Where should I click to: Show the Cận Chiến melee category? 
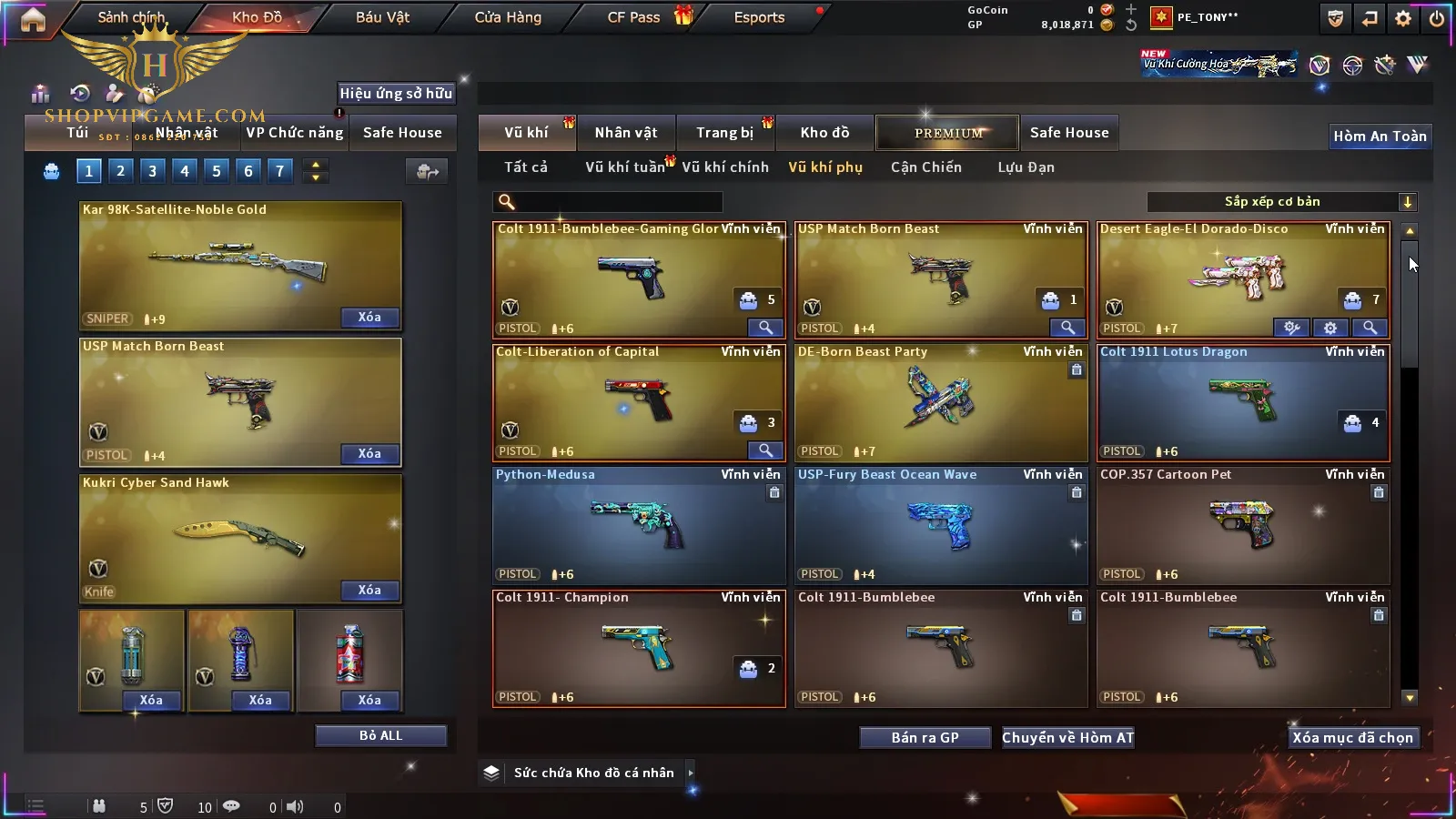pos(925,167)
